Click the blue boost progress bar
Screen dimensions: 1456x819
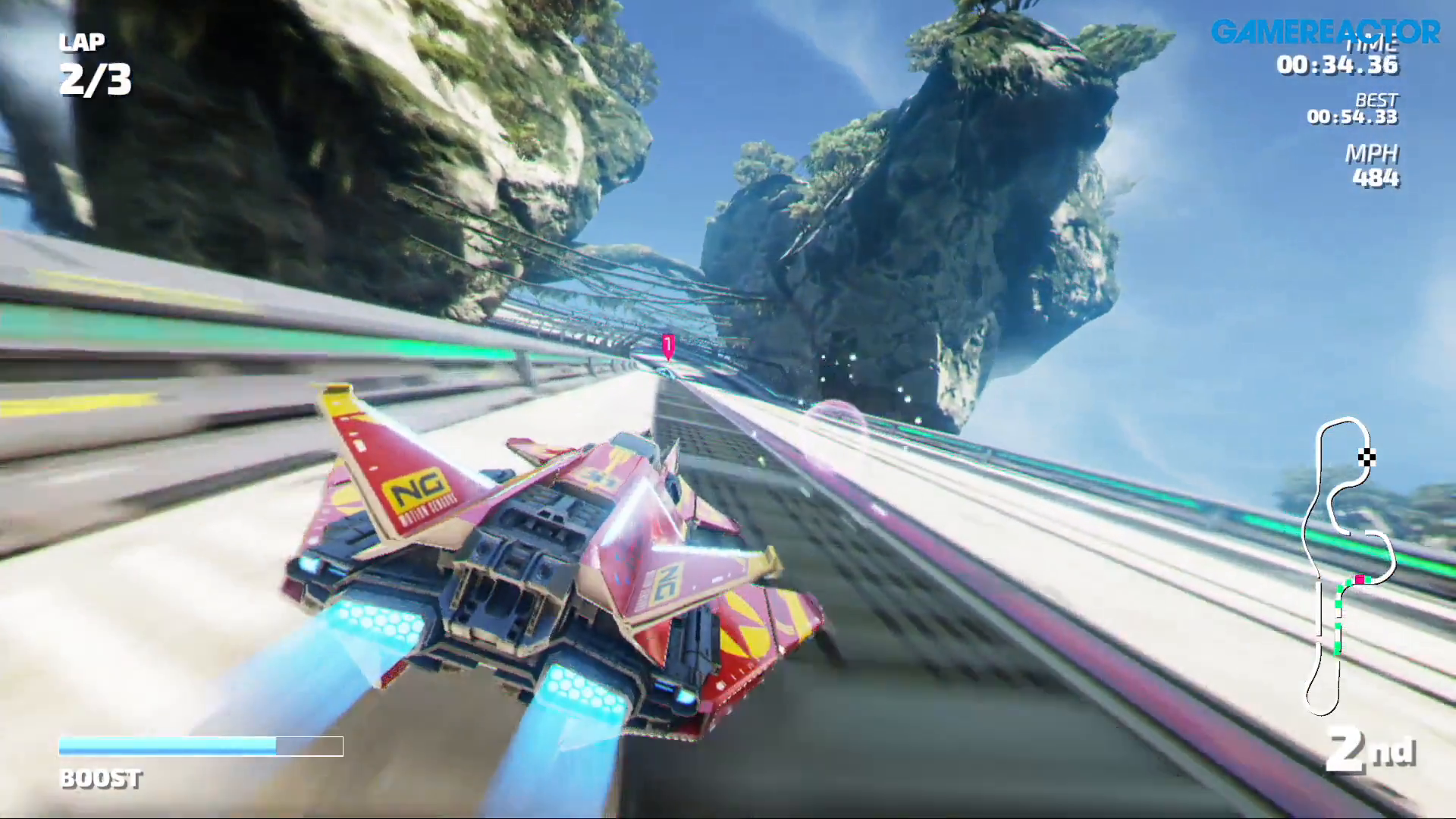click(x=167, y=746)
